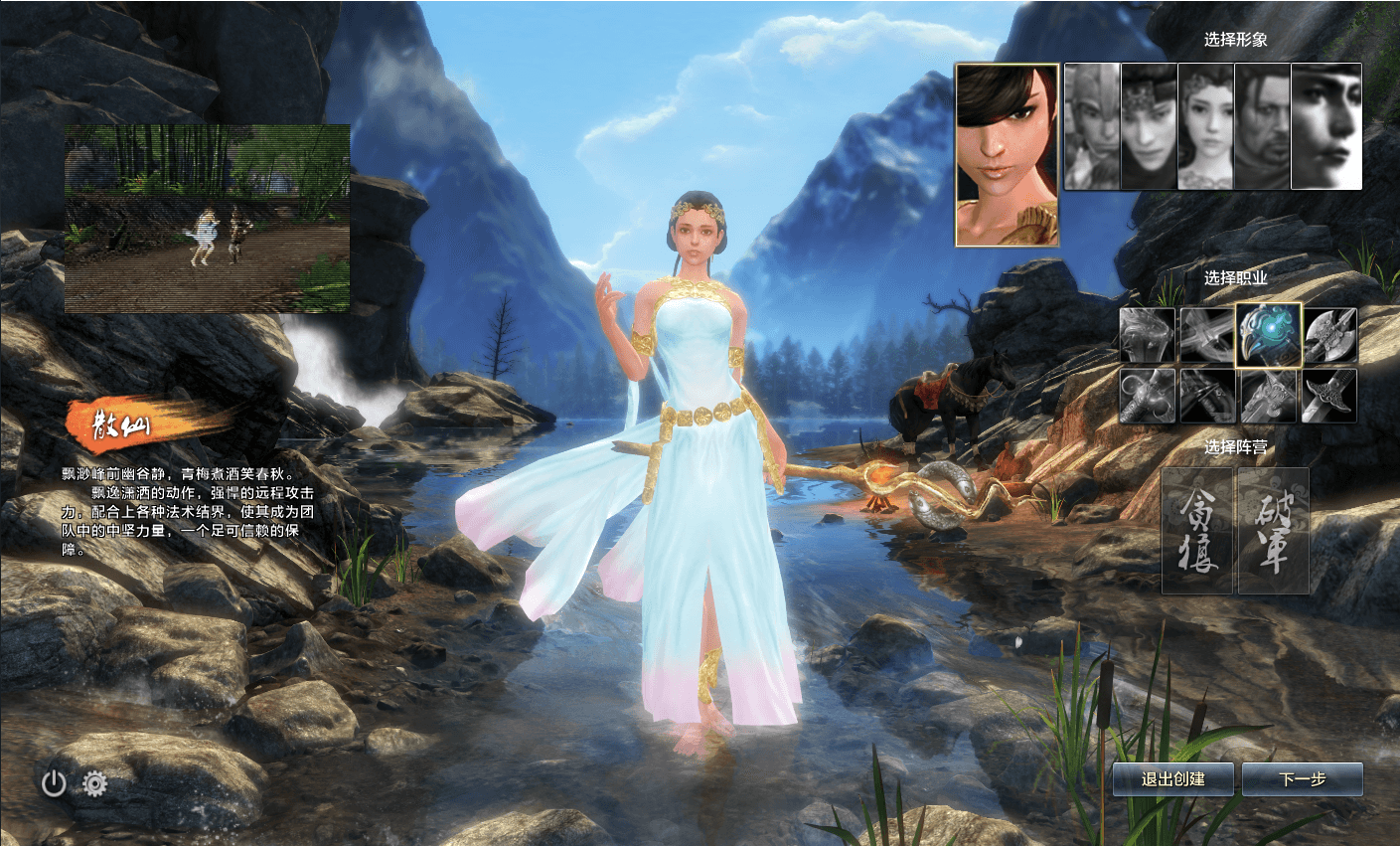Choose the bearded man portrait

pyautogui.click(x=1262, y=126)
